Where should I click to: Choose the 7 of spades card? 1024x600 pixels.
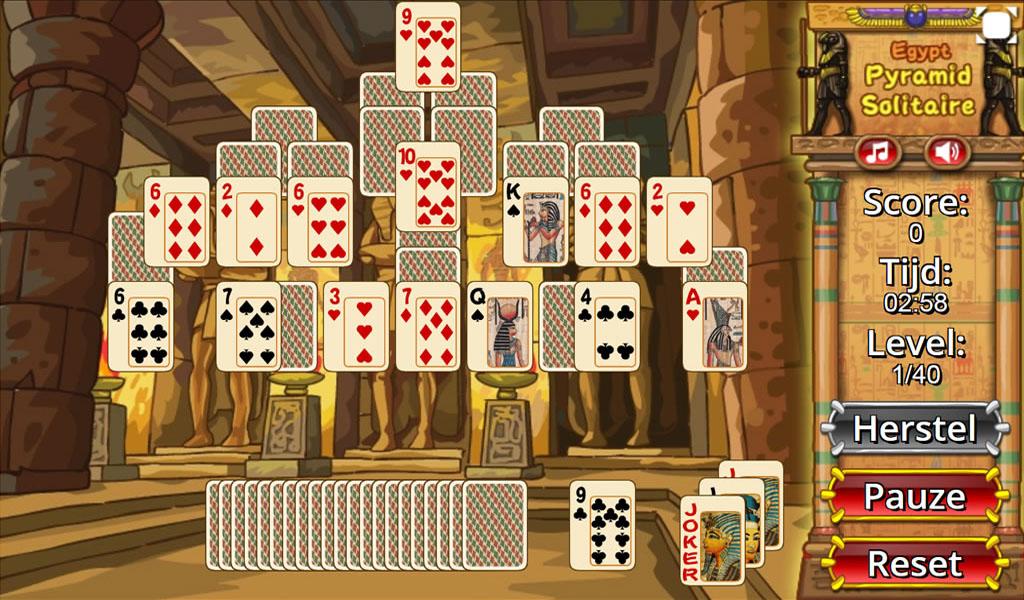point(247,326)
